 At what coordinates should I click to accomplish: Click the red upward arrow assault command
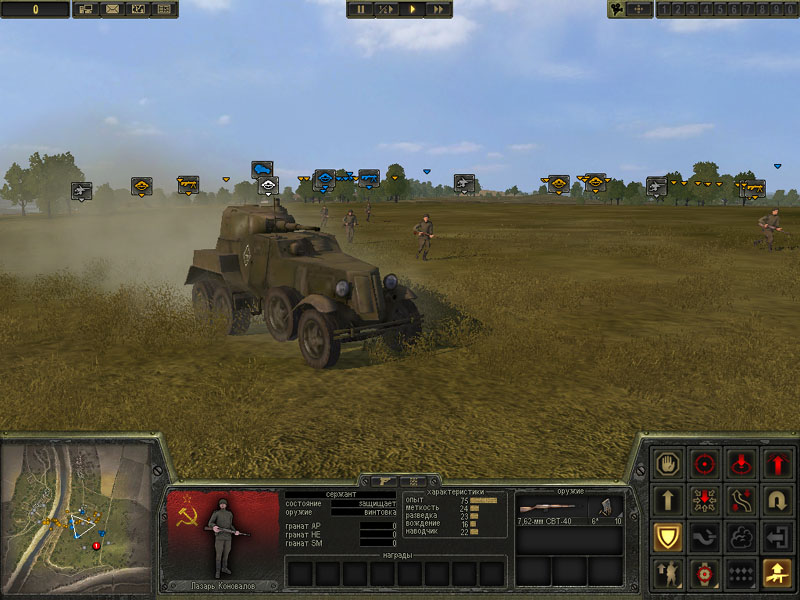777,464
